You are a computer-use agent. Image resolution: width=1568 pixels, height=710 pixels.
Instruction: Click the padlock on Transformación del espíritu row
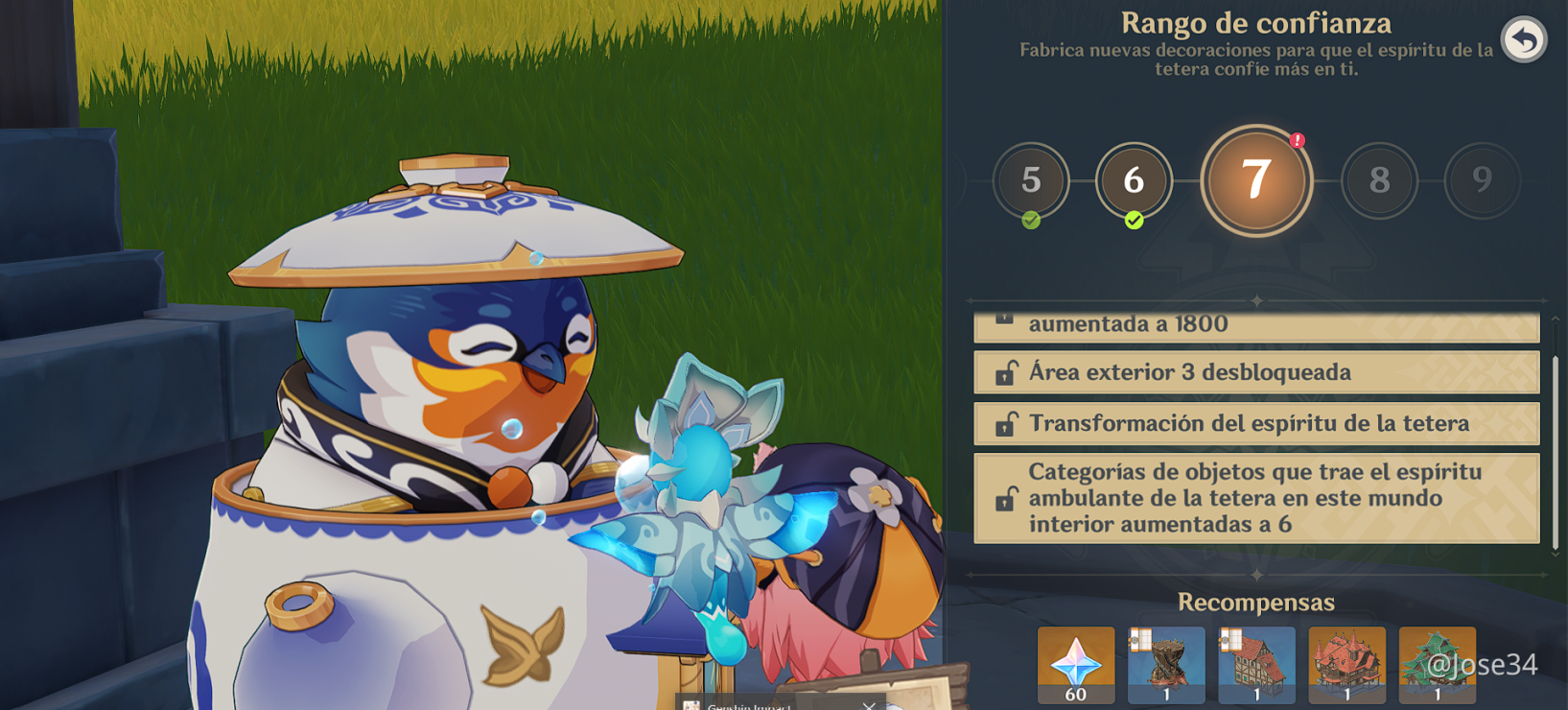coord(1003,423)
